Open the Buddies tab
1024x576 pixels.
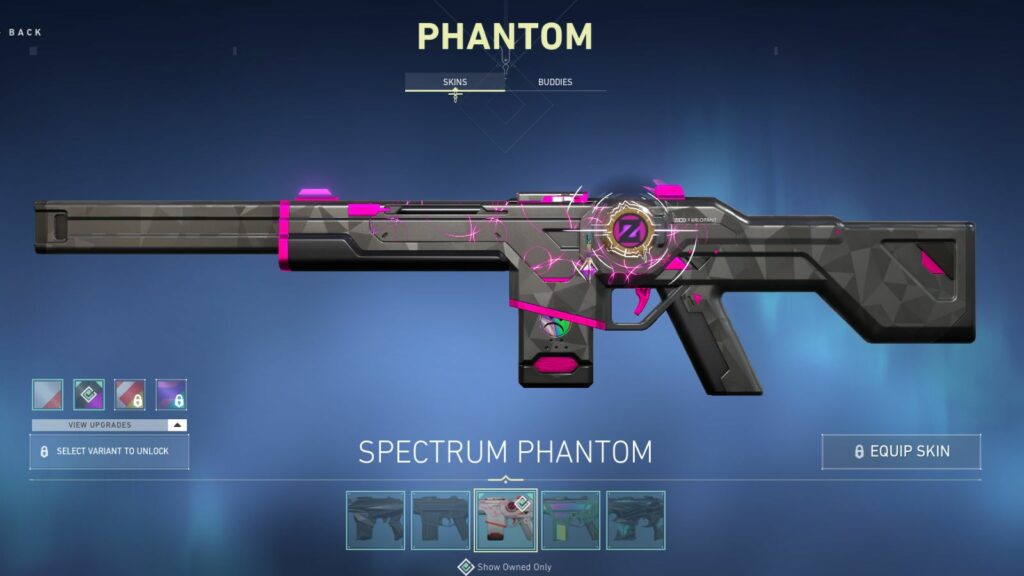coord(555,81)
